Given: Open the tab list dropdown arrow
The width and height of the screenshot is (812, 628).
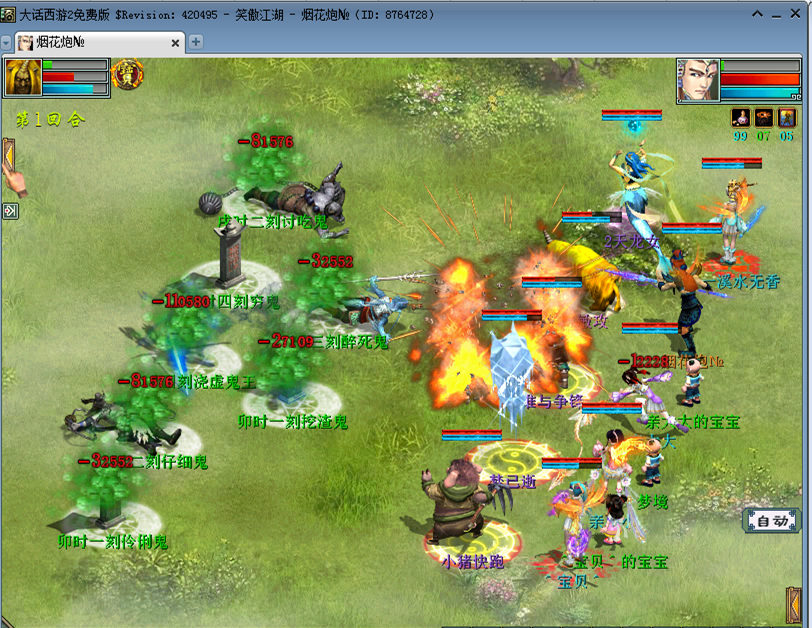Looking at the screenshot, I should pos(6,43).
